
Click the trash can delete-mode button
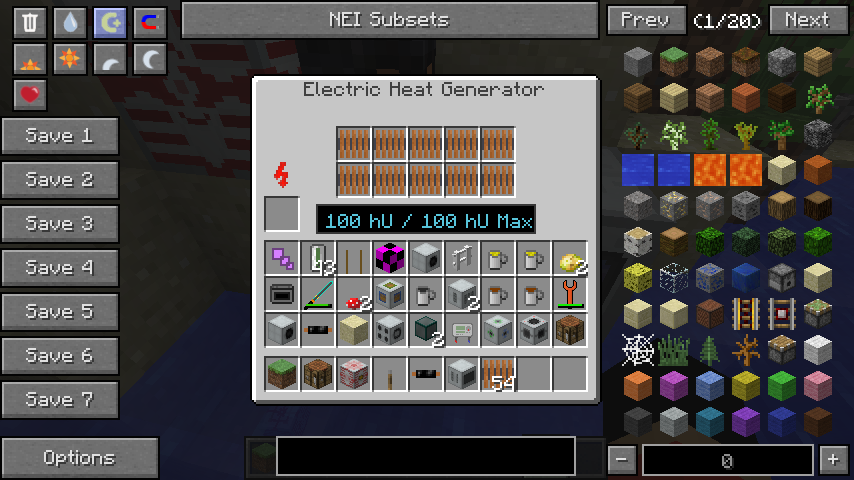30,23
